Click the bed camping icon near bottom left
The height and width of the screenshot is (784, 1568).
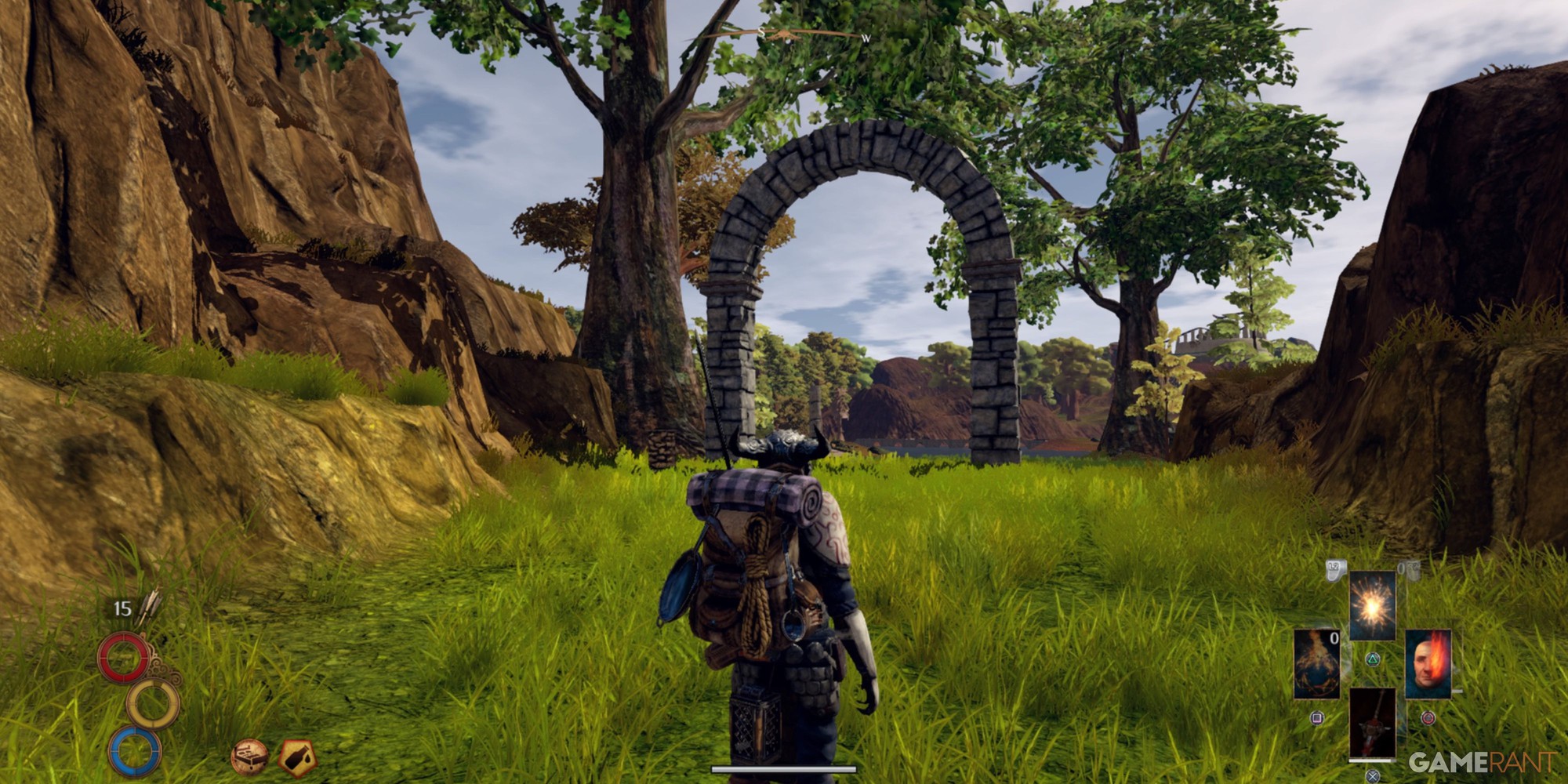[x=251, y=757]
